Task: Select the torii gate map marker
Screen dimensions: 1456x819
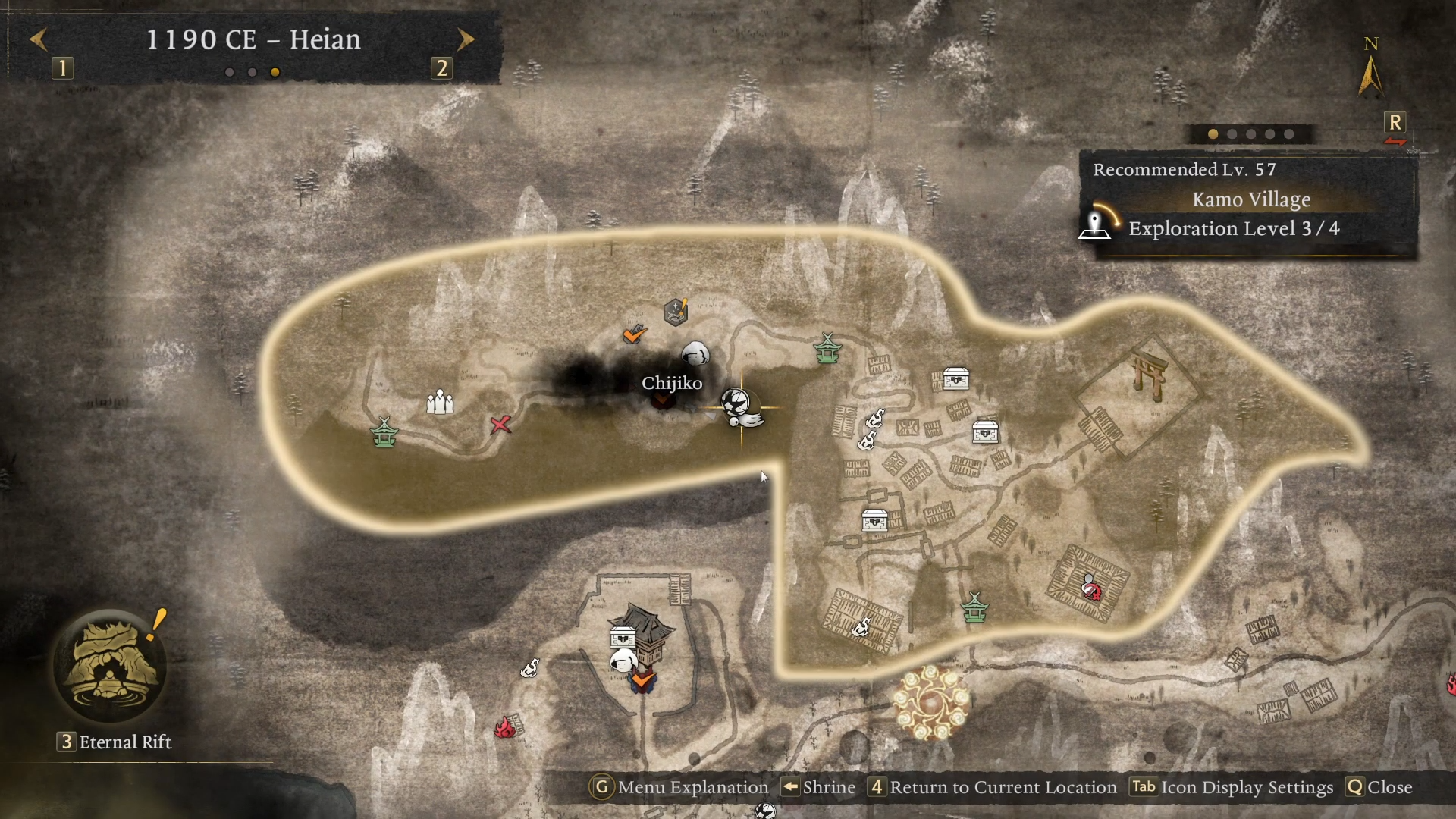Action: [1148, 373]
